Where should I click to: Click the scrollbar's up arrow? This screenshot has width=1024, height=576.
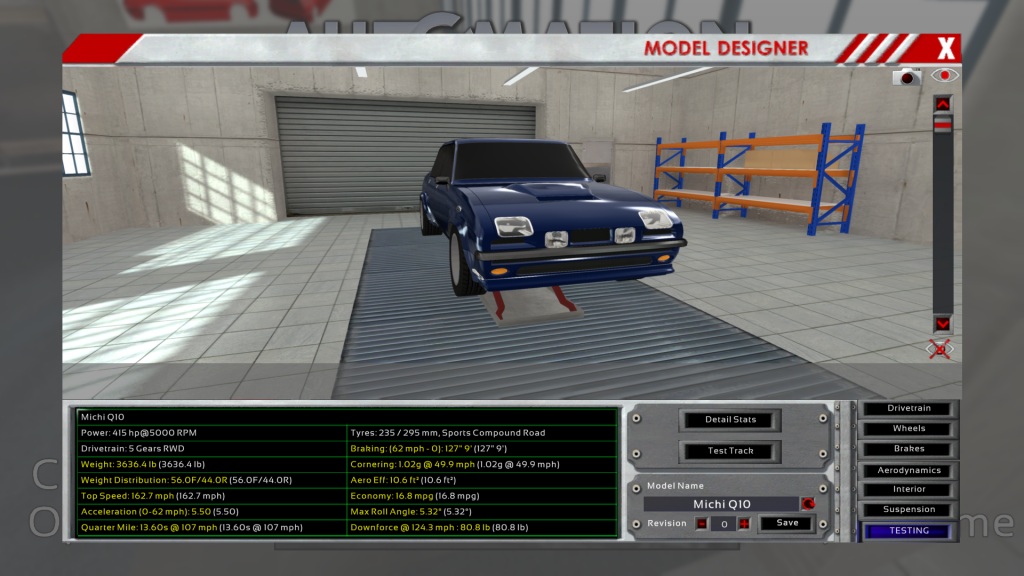coord(942,103)
